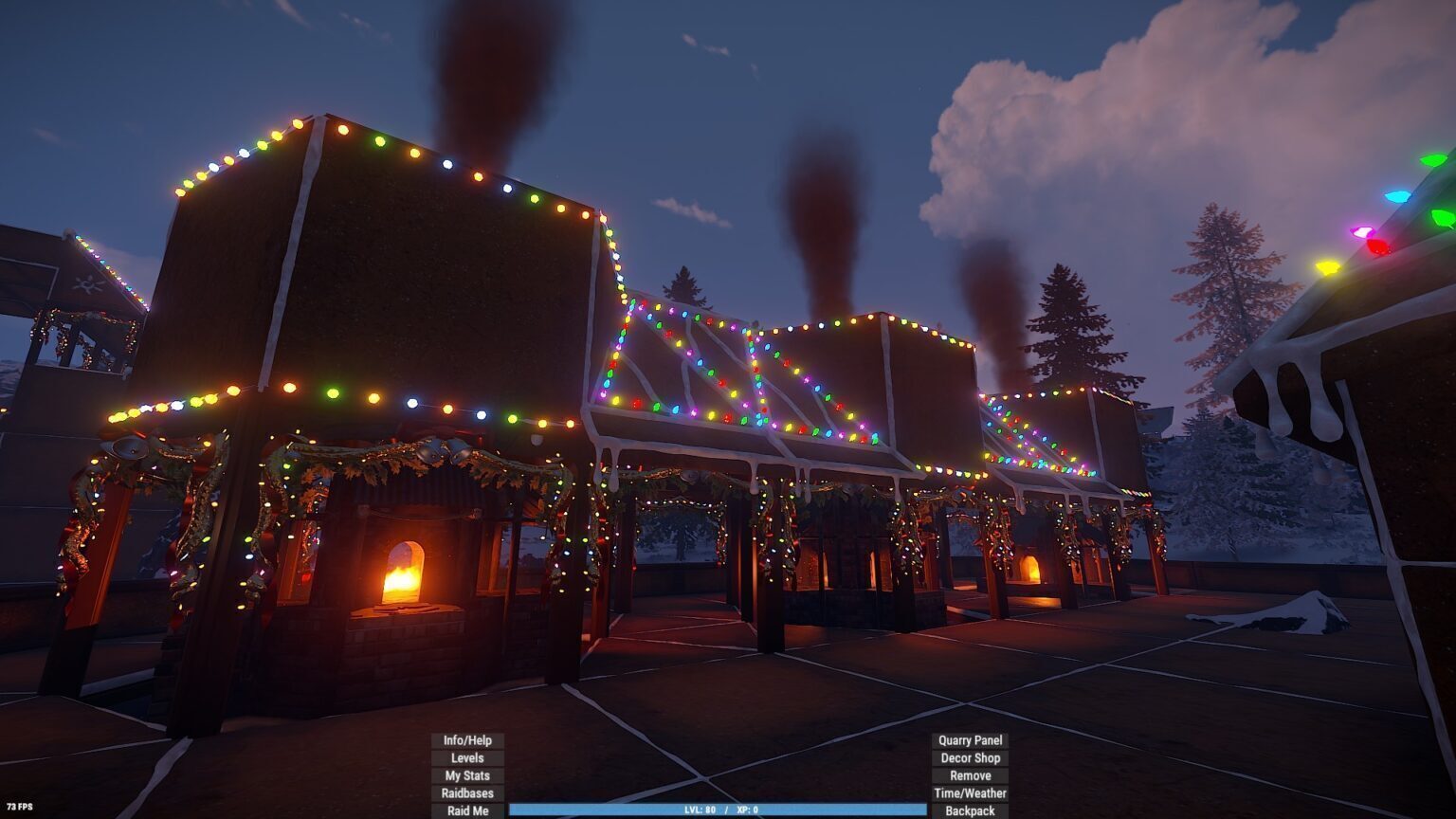The height and width of the screenshot is (819, 1456).
Task: View My Stats
Action: (467, 775)
